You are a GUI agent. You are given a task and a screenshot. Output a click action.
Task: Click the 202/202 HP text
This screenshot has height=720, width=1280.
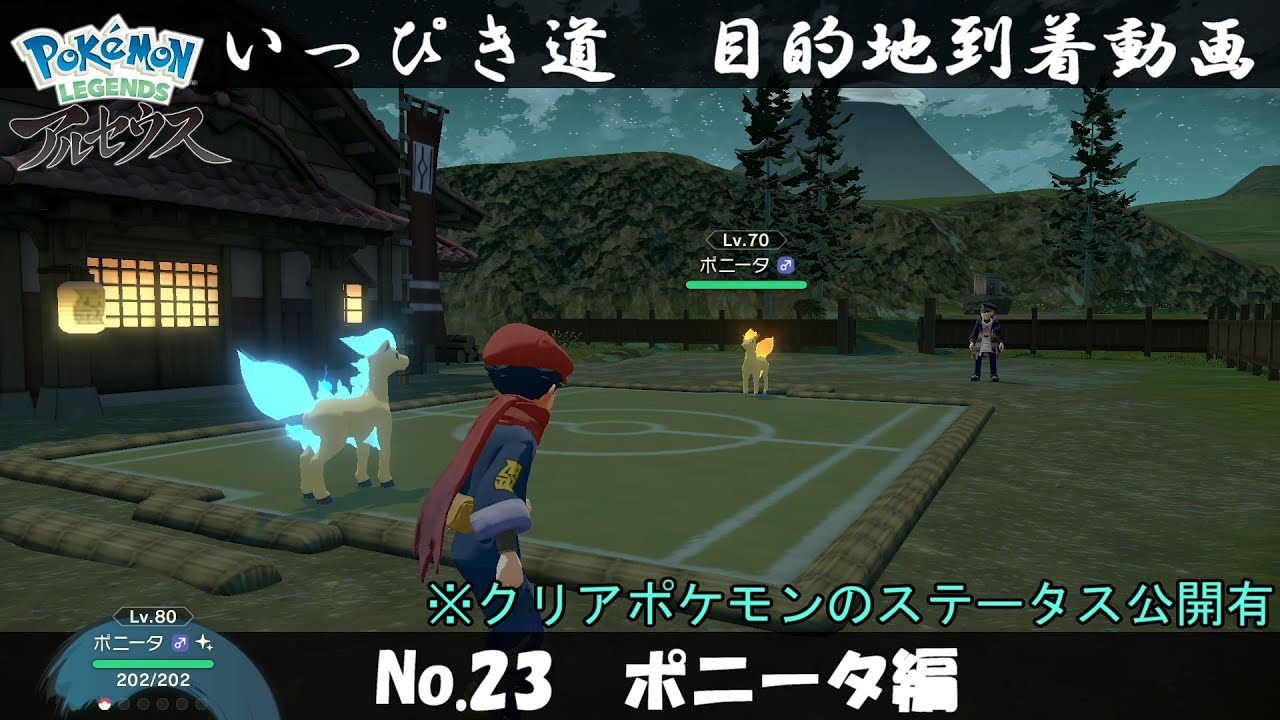coord(153,680)
